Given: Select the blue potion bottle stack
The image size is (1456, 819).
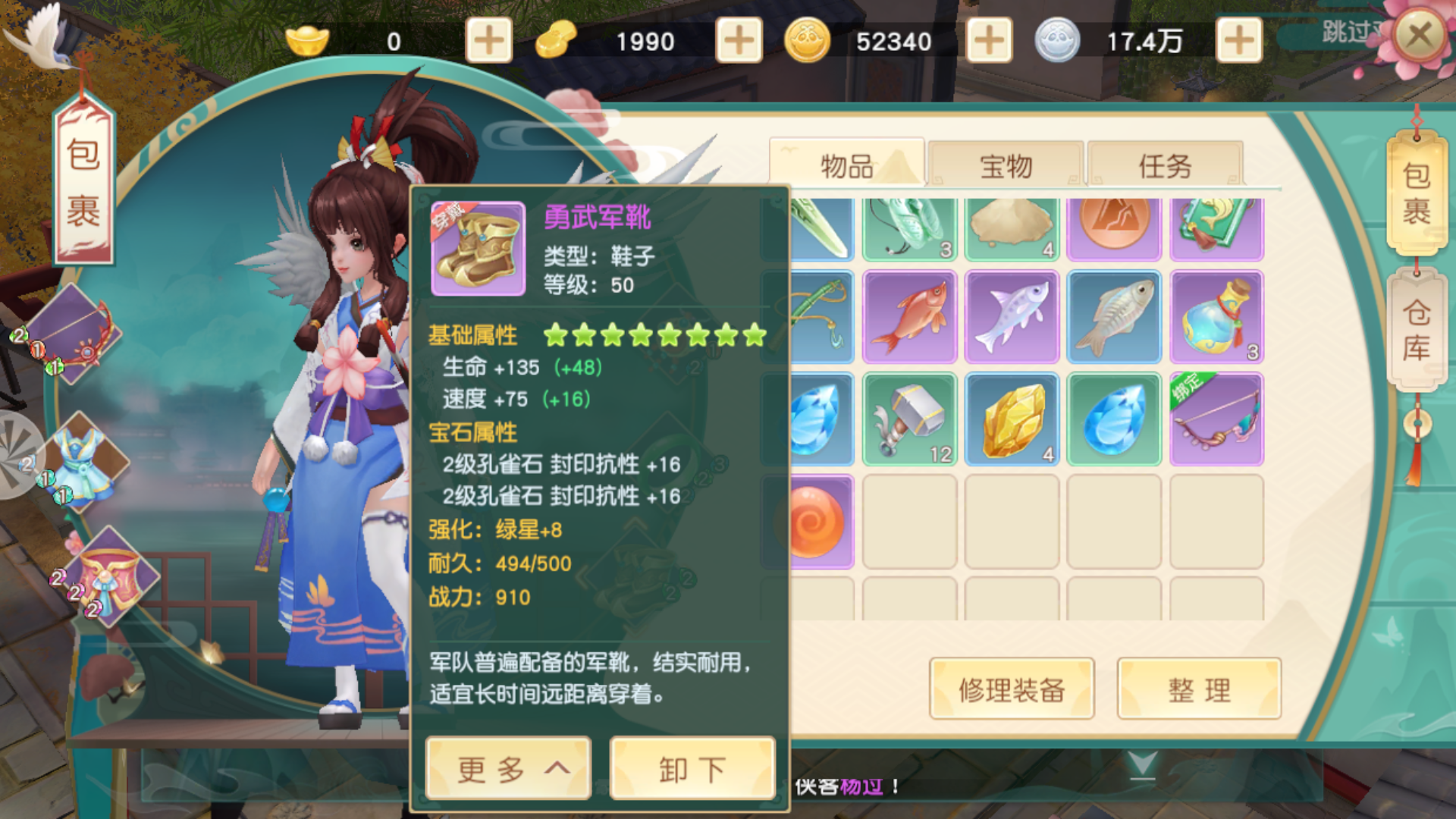Looking at the screenshot, I should coord(1216,317).
